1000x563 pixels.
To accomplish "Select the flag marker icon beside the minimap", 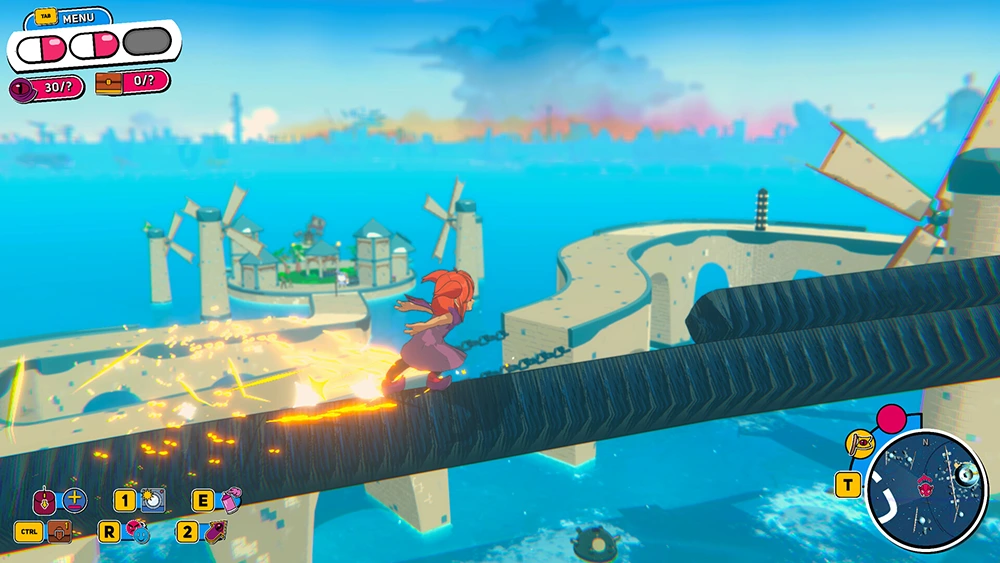I will coord(859,440).
